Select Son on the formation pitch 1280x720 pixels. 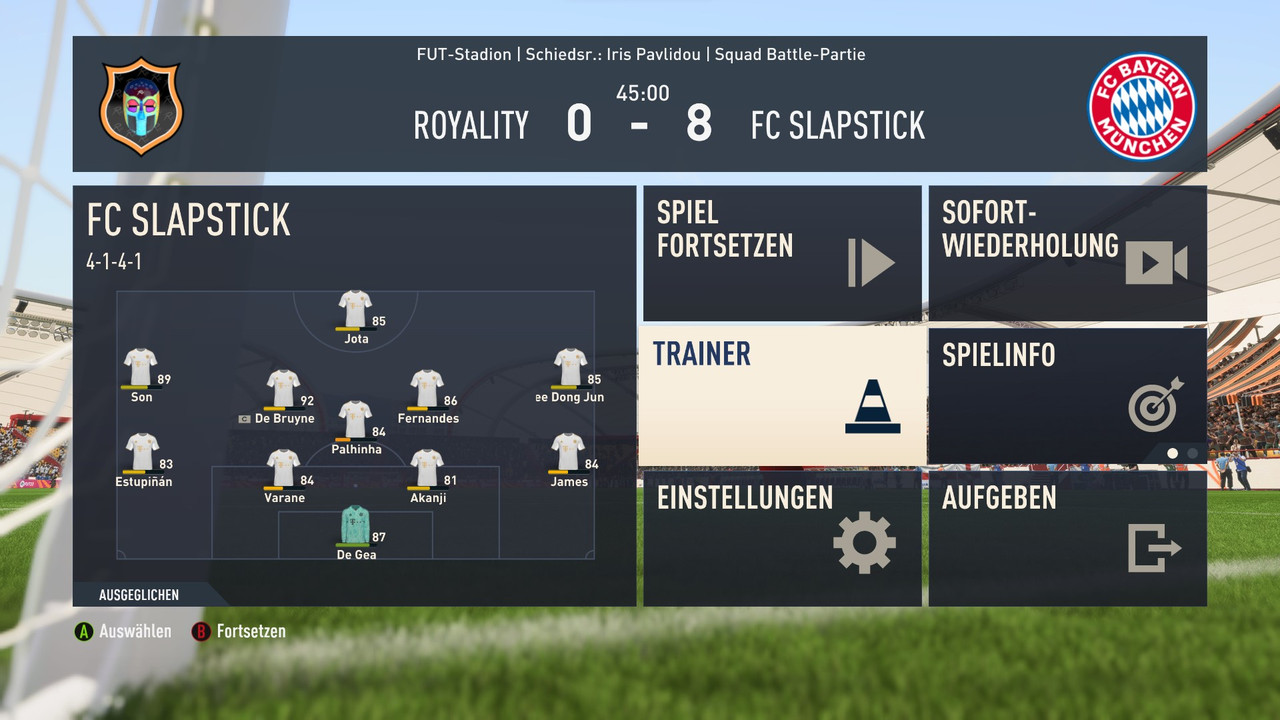[x=140, y=368]
